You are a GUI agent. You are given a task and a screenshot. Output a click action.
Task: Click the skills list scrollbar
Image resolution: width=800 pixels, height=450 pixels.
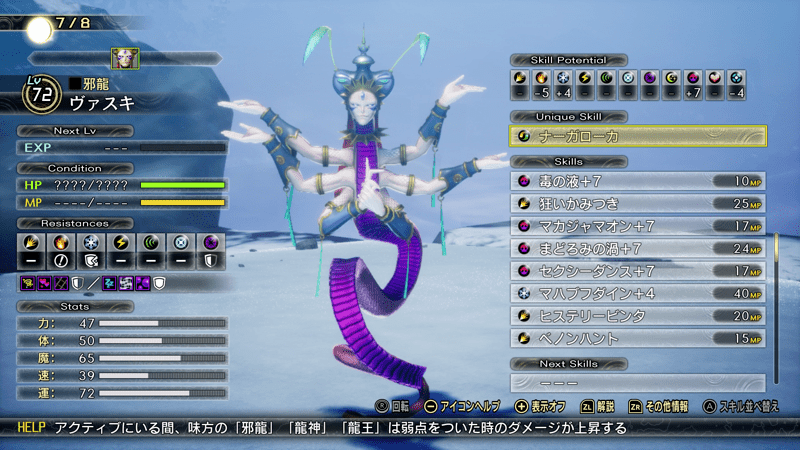pyautogui.click(x=775, y=290)
